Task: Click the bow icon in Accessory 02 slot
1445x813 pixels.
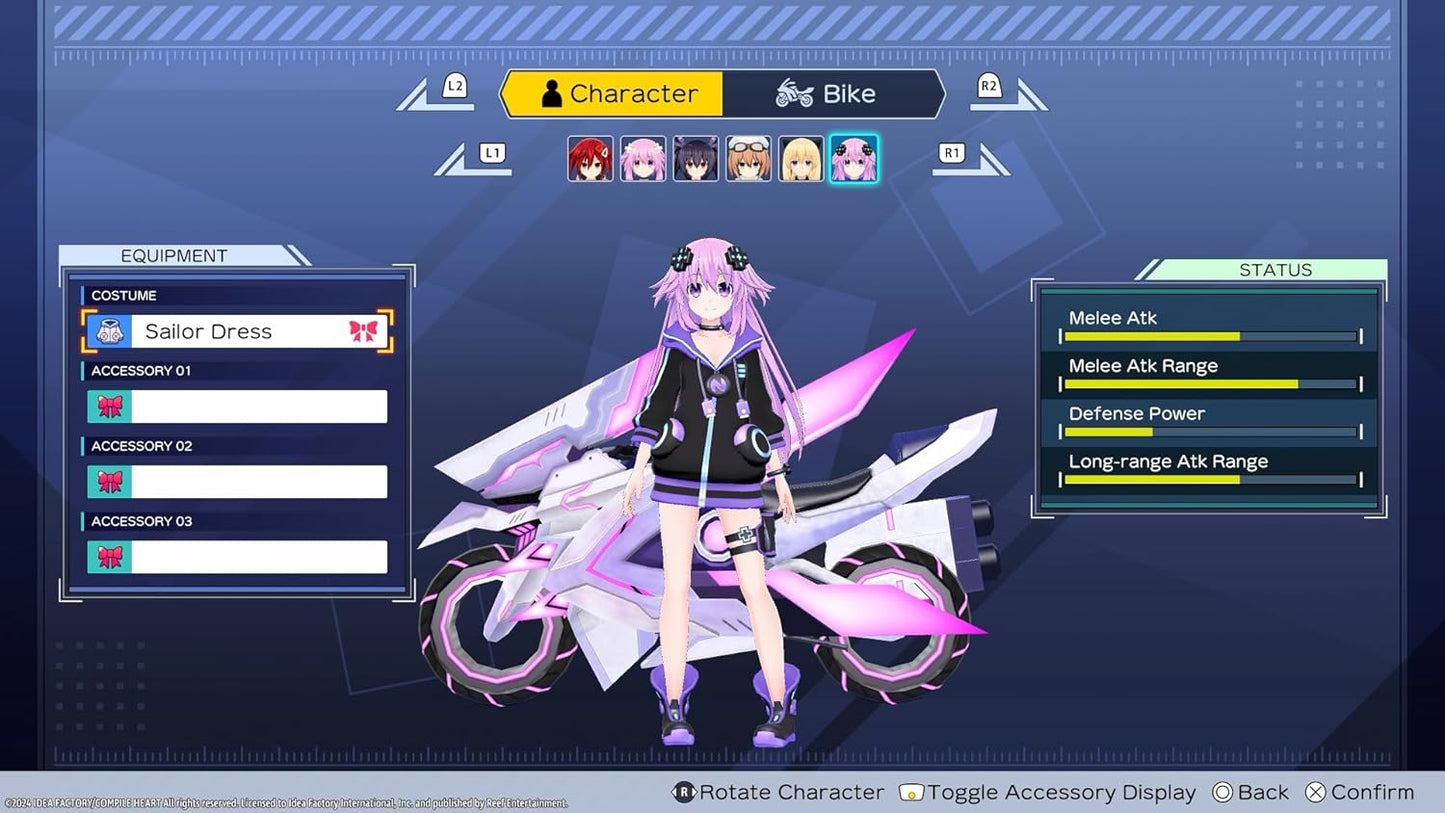Action: 109,482
